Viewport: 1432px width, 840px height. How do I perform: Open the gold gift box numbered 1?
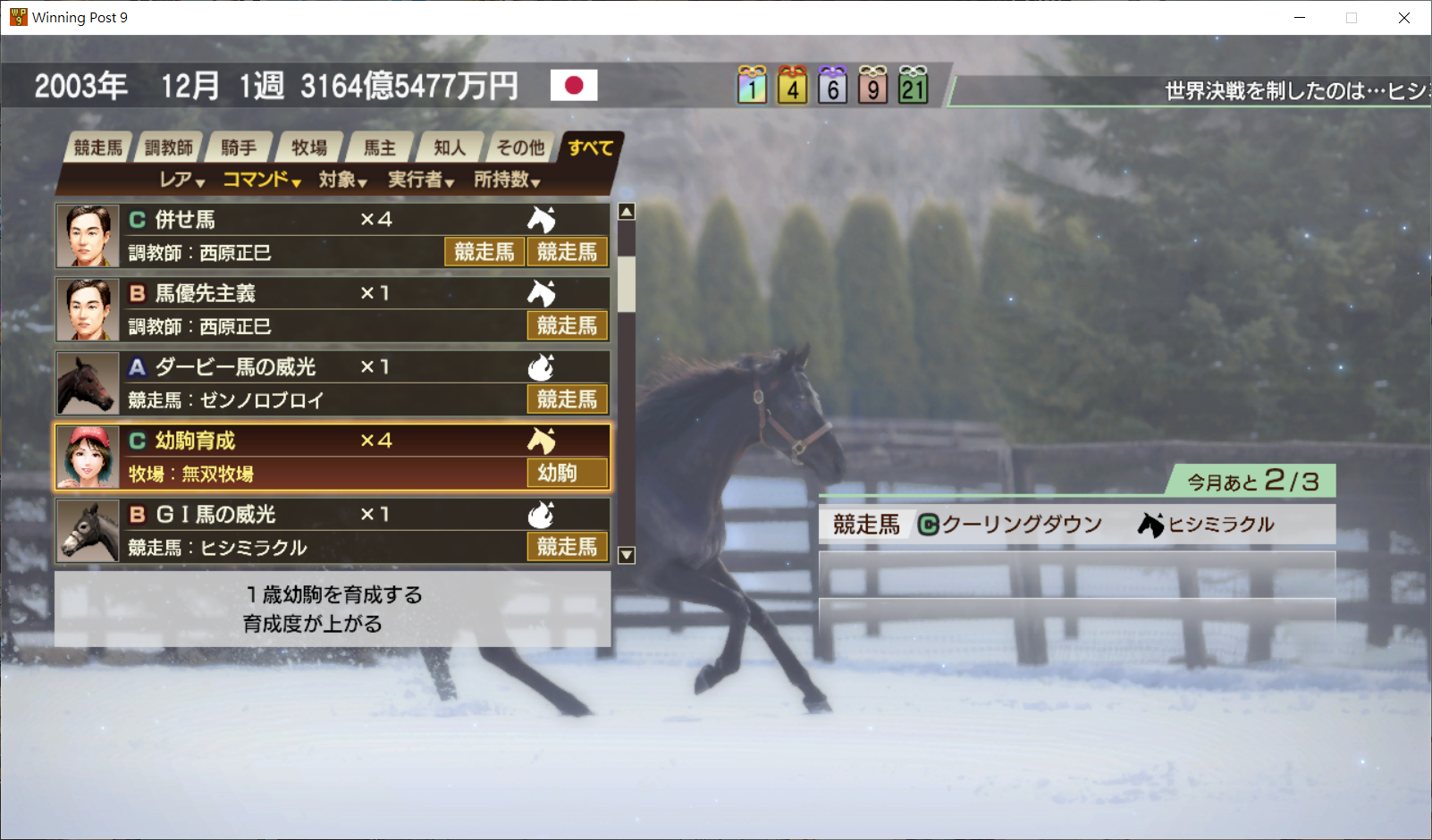coord(752,87)
